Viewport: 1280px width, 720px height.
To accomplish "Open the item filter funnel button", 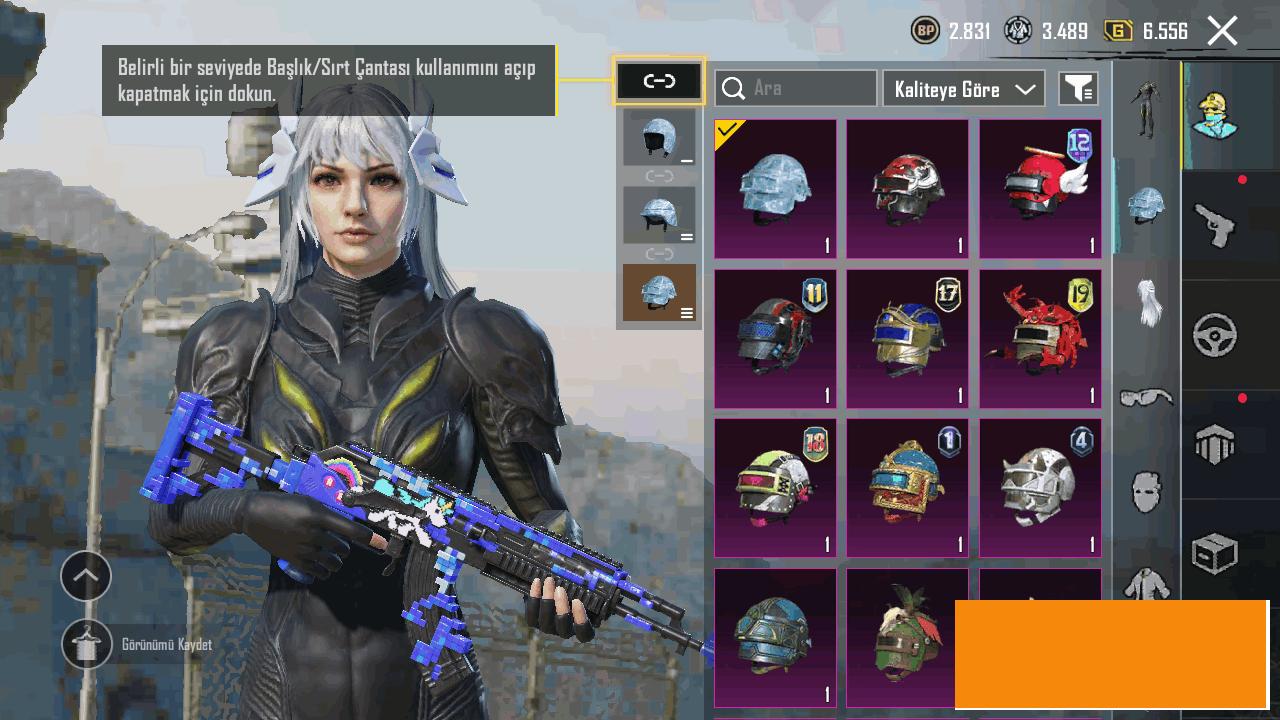I will pos(1078,88).
